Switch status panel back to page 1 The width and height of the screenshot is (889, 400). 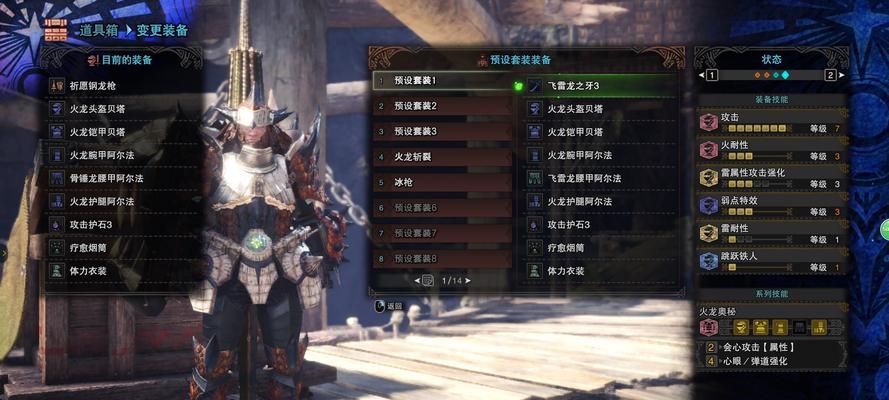pos(712,75)
